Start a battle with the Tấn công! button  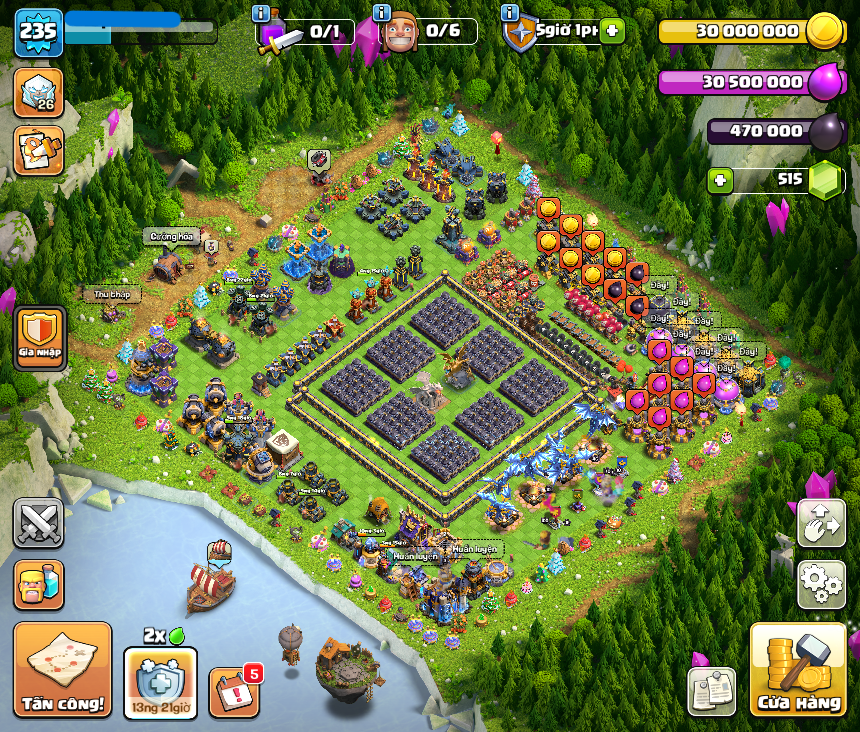62,668
